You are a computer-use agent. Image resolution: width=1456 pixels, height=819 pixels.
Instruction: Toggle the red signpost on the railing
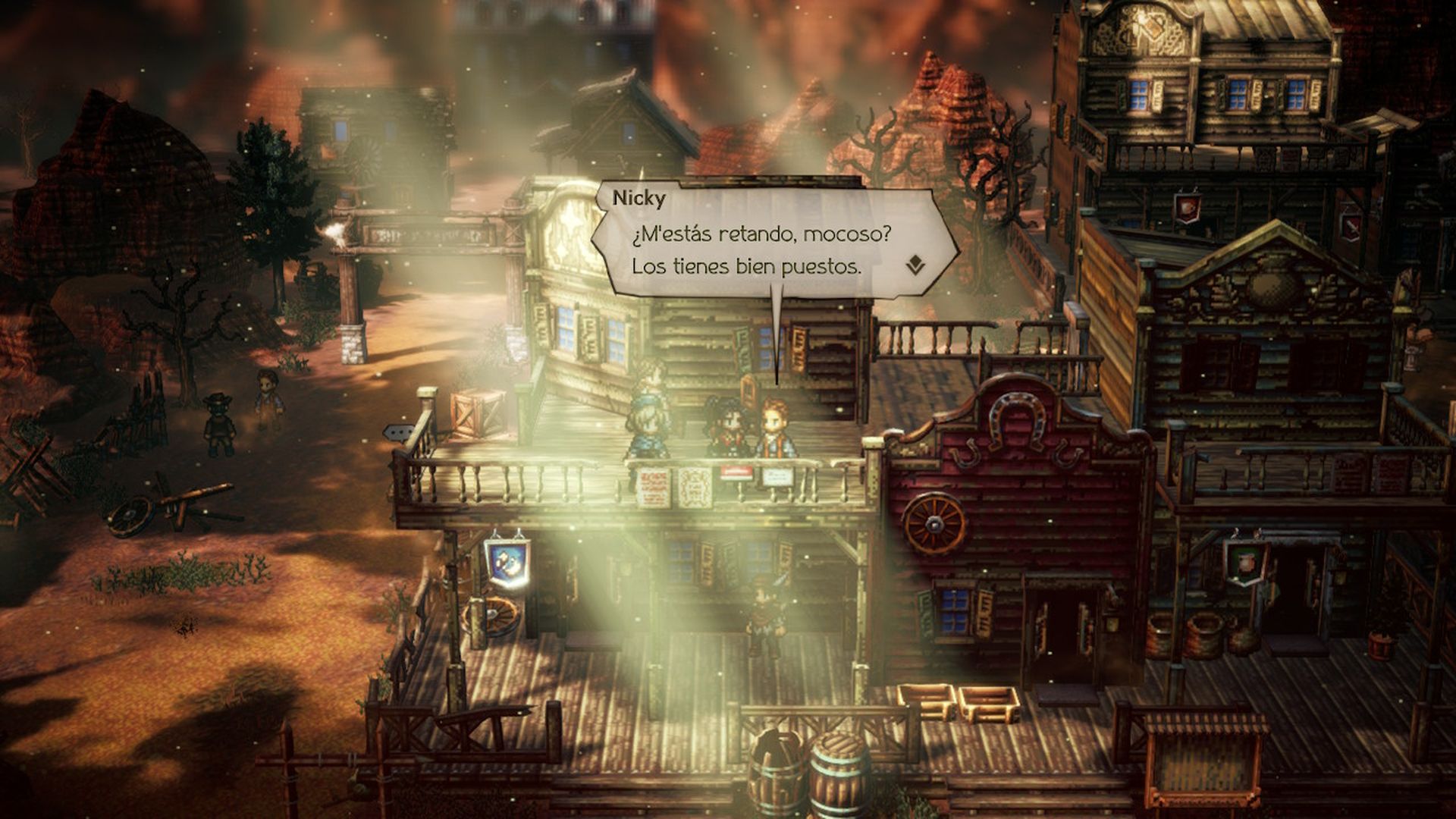tap(736, 472)
